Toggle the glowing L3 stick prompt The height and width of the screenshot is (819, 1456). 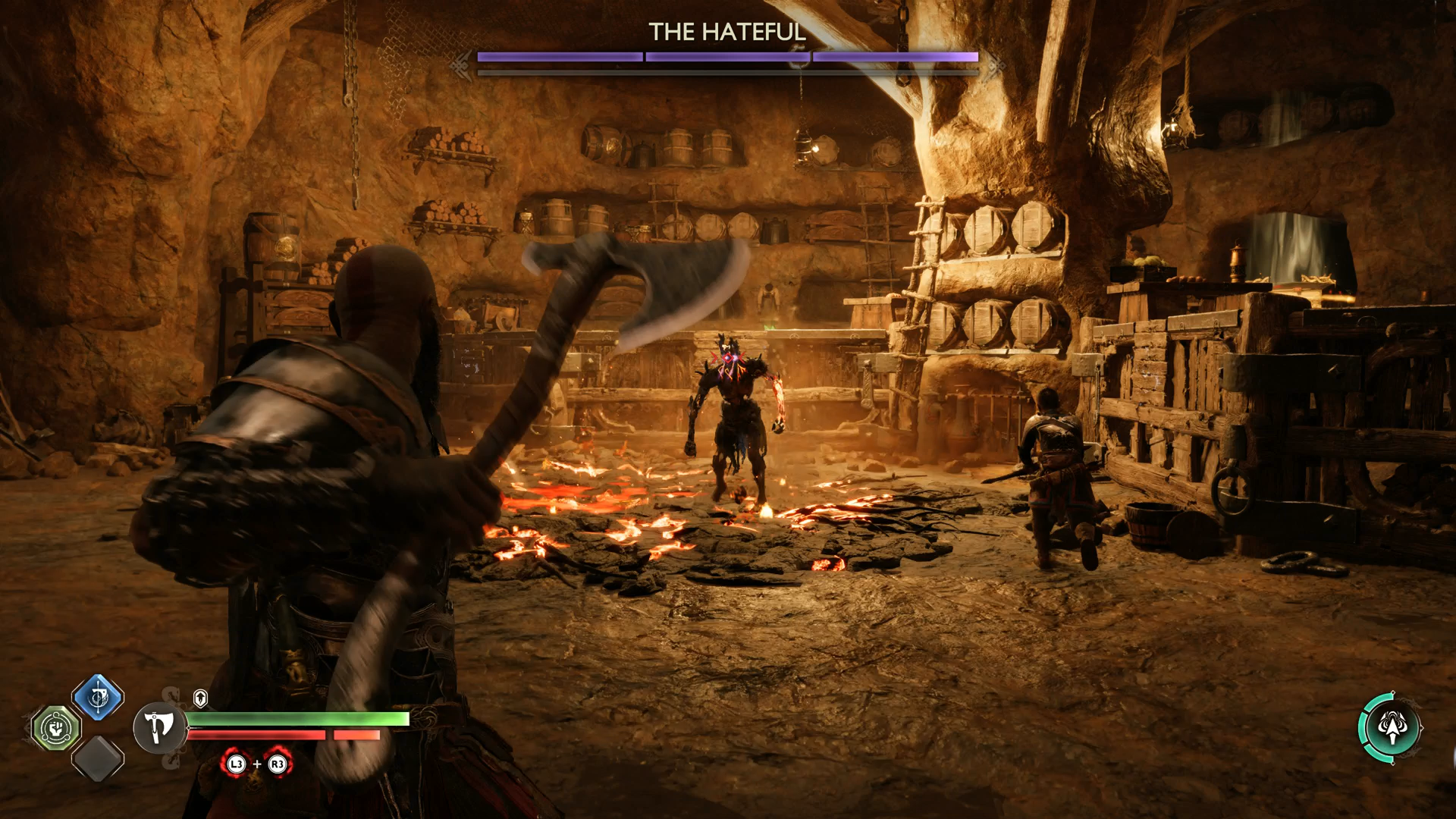click(237, 764)
